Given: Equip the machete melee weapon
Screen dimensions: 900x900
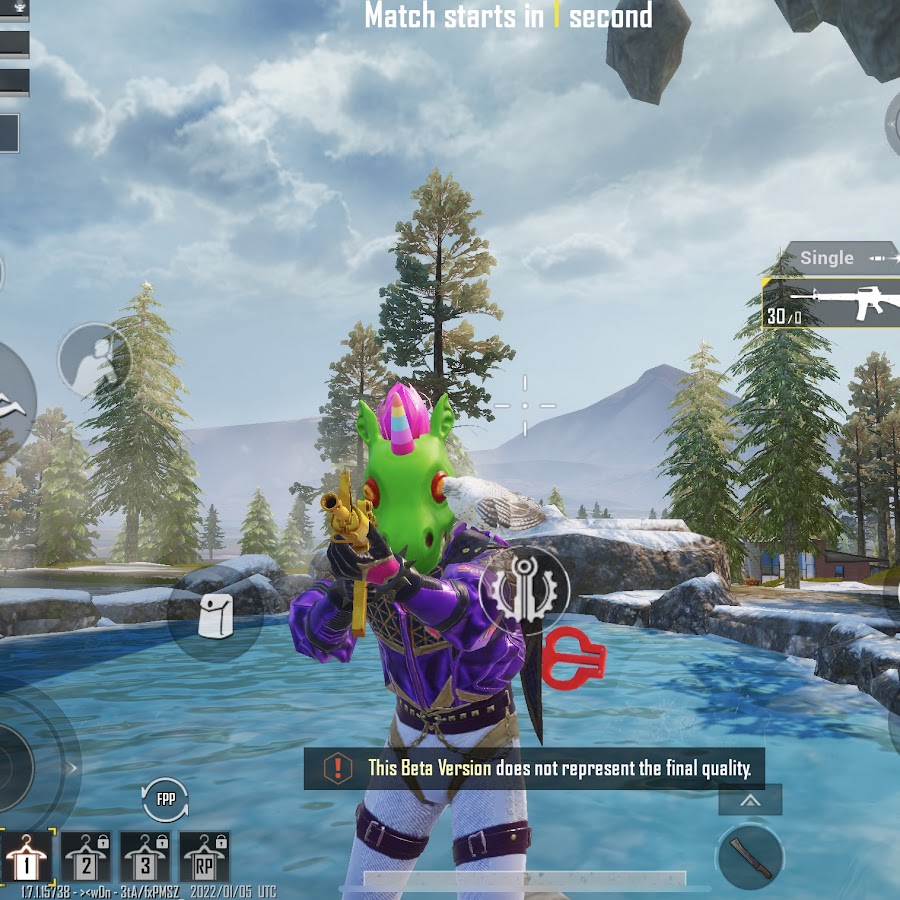Looking at the screenshot, I should click(750, 857).
